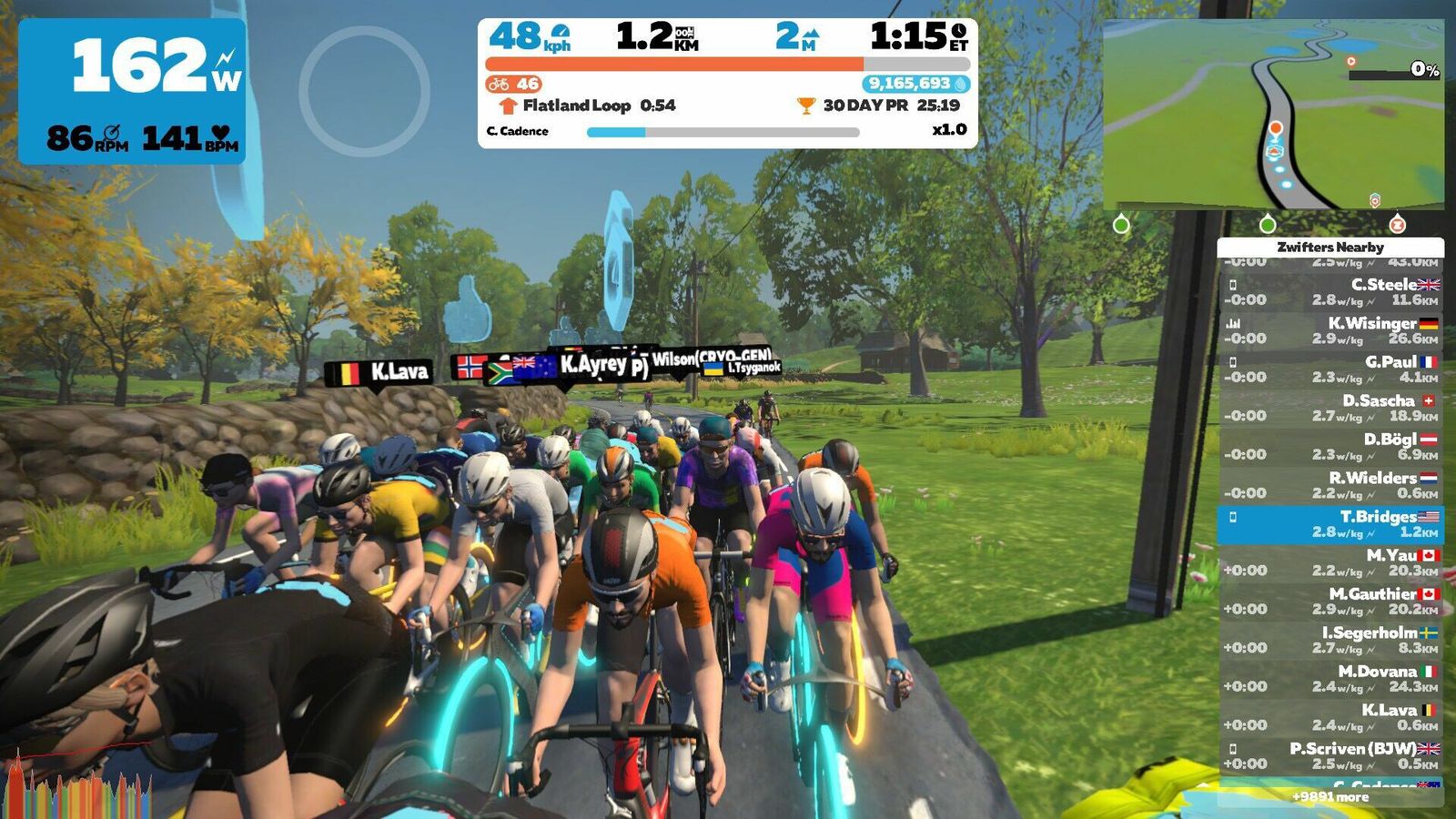Select C.Steele in Zwifters Nearby list
Screen dimensions: 1456x819
[x=1330, y=292]
